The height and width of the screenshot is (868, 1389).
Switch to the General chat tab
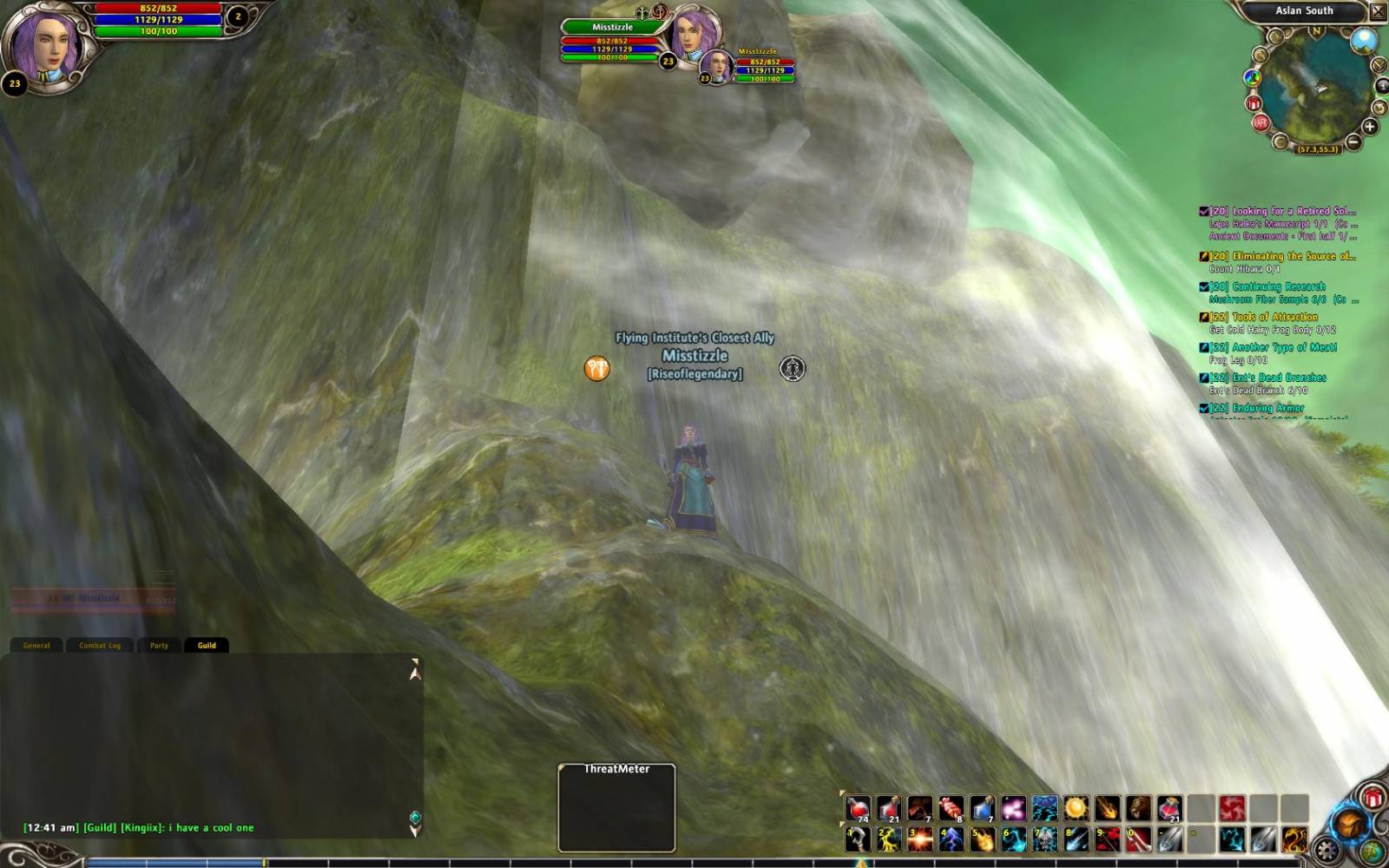click(36, 645)
